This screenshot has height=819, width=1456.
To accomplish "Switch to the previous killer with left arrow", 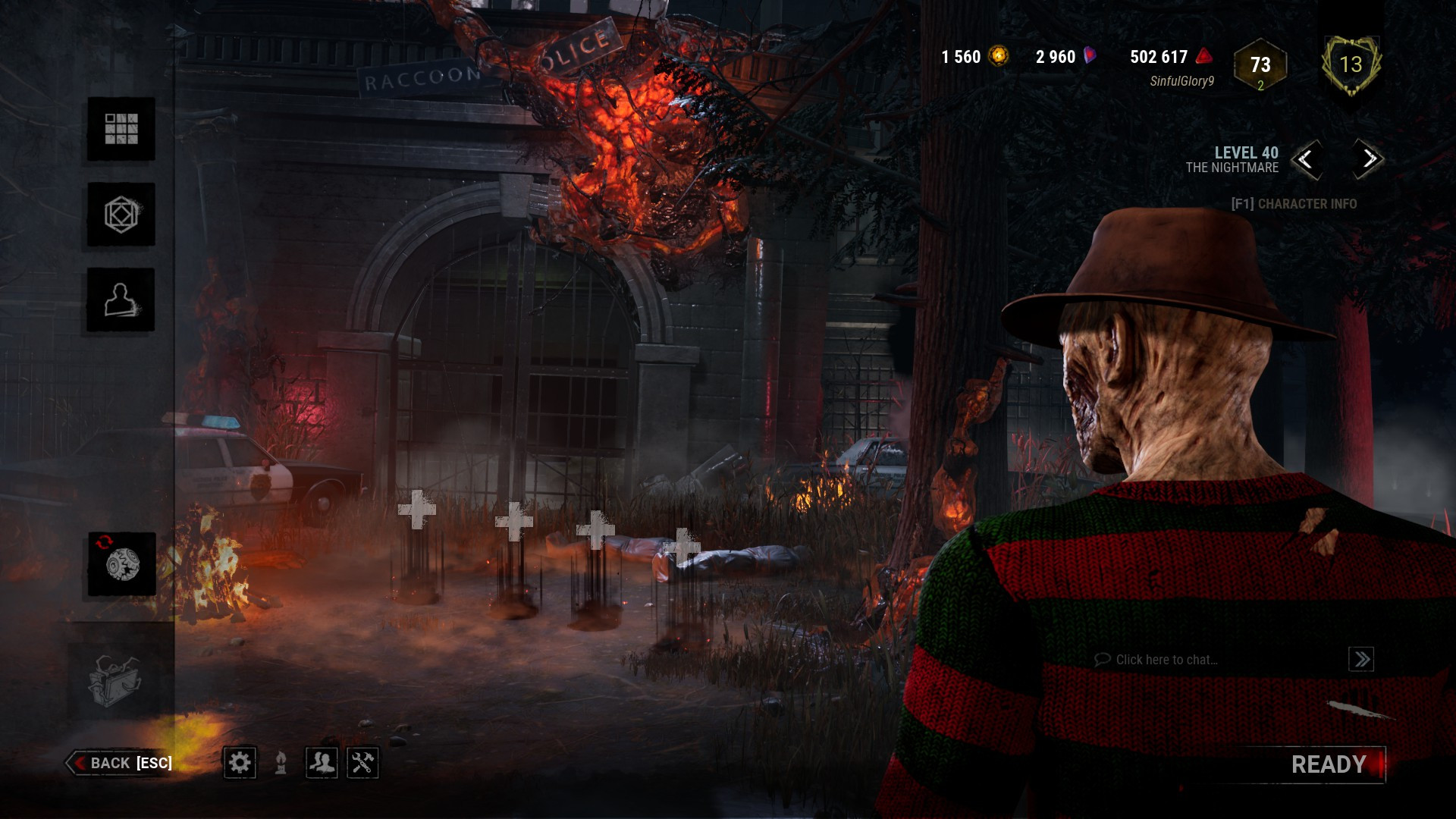I will (1308, 161).
